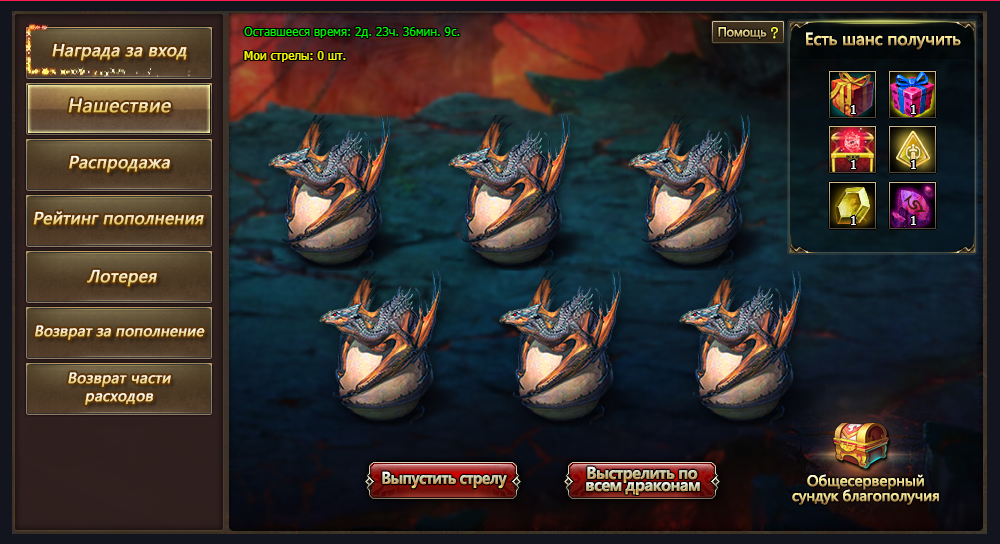Click the Выпустить стрелу button
The width and height of the screenshot is (1000, 544).
point(445,479)
